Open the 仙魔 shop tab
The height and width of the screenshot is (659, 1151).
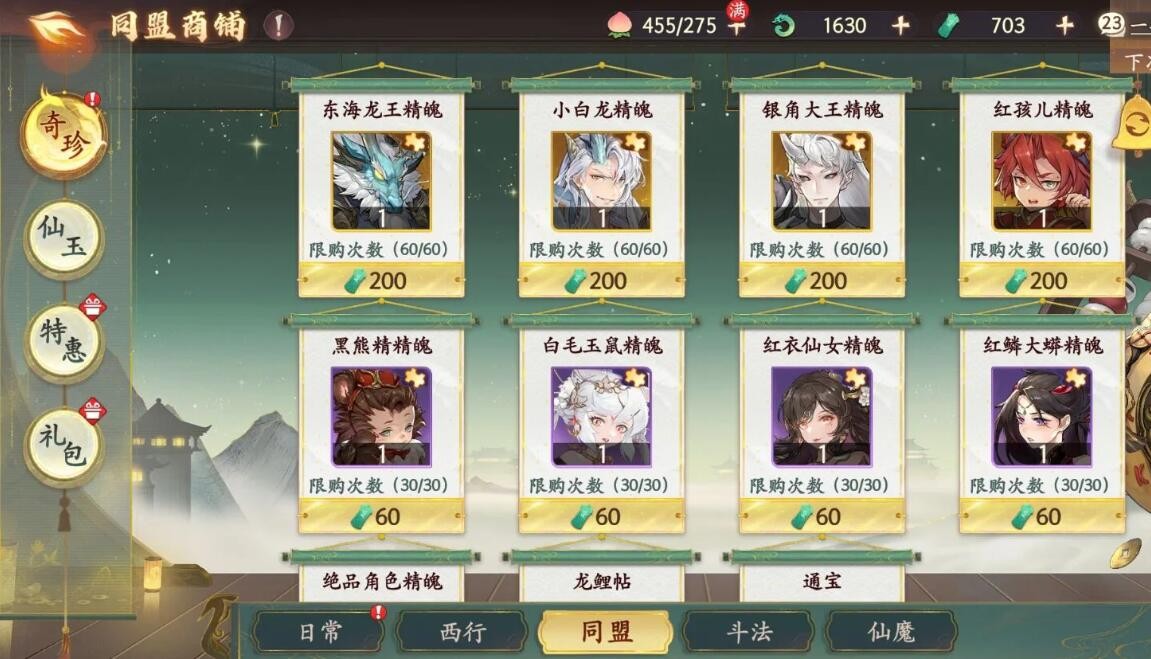pyautogui.click(x=890, y=632)
